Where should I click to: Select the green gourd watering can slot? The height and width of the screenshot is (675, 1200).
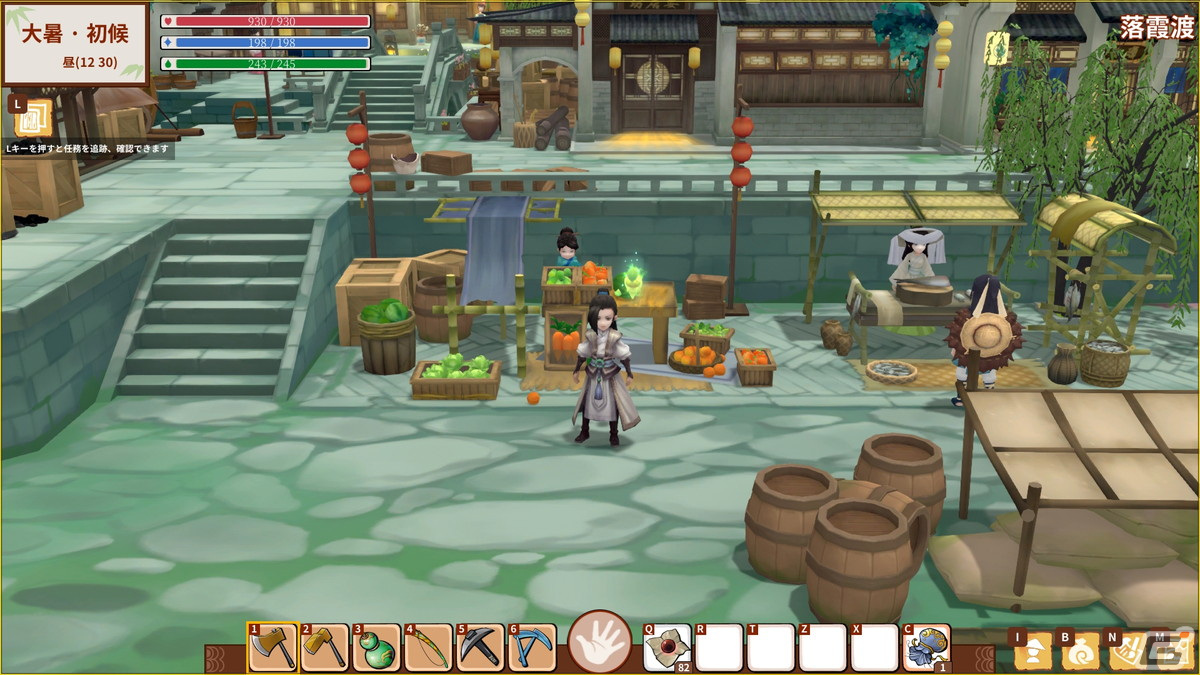[377, 647]
